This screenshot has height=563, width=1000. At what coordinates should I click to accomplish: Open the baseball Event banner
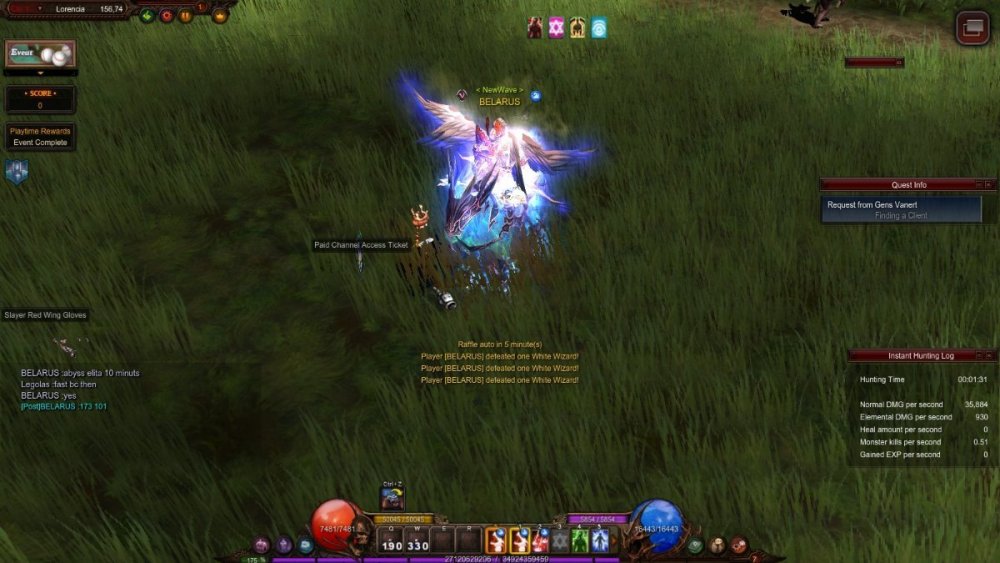point(40,54)
